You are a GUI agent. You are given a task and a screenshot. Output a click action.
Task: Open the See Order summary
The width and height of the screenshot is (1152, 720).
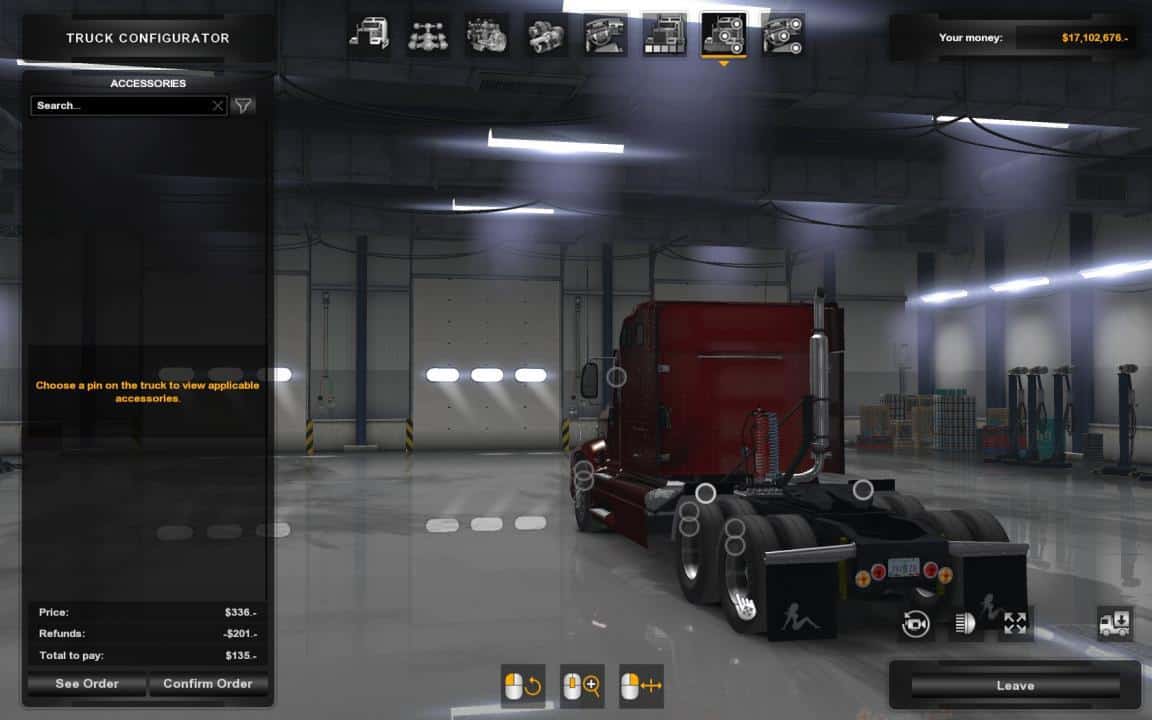click(x=87, y=684)
